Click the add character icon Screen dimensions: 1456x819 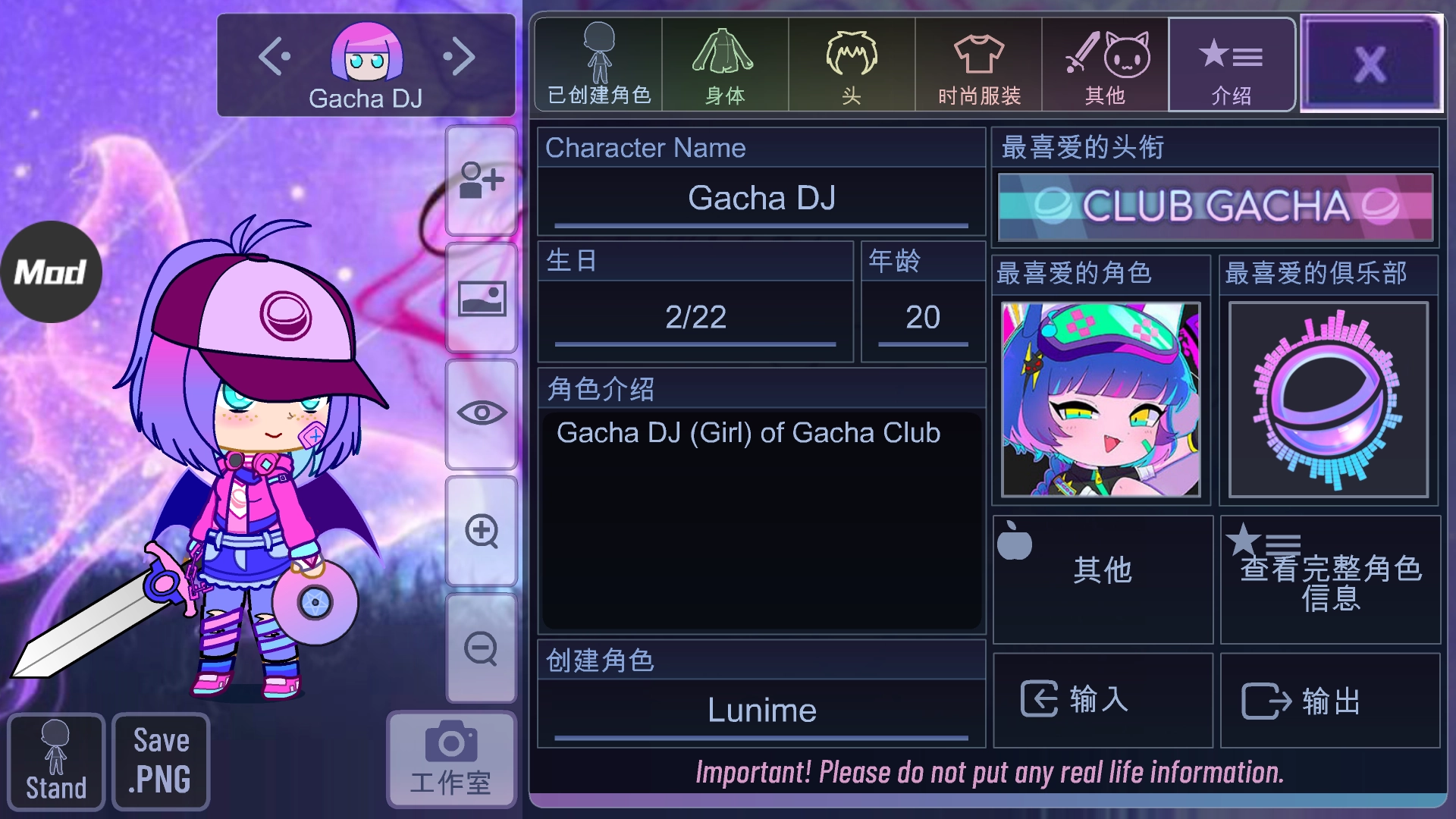(481, 182)
